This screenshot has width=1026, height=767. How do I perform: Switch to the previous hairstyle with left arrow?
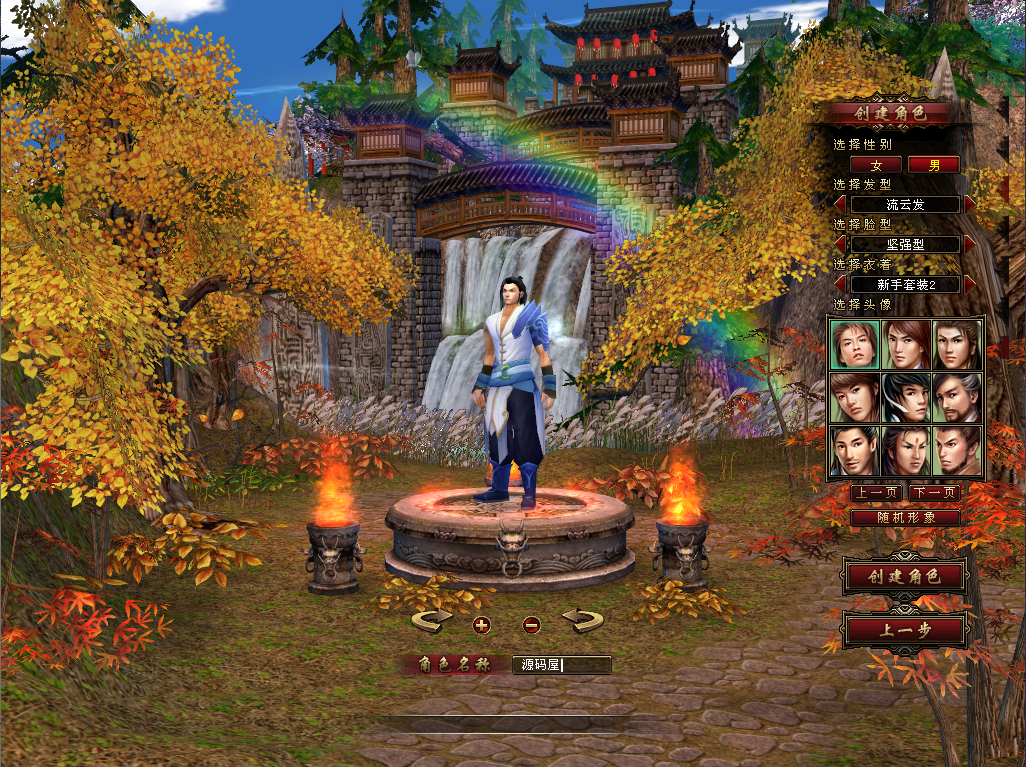point(840,204)
